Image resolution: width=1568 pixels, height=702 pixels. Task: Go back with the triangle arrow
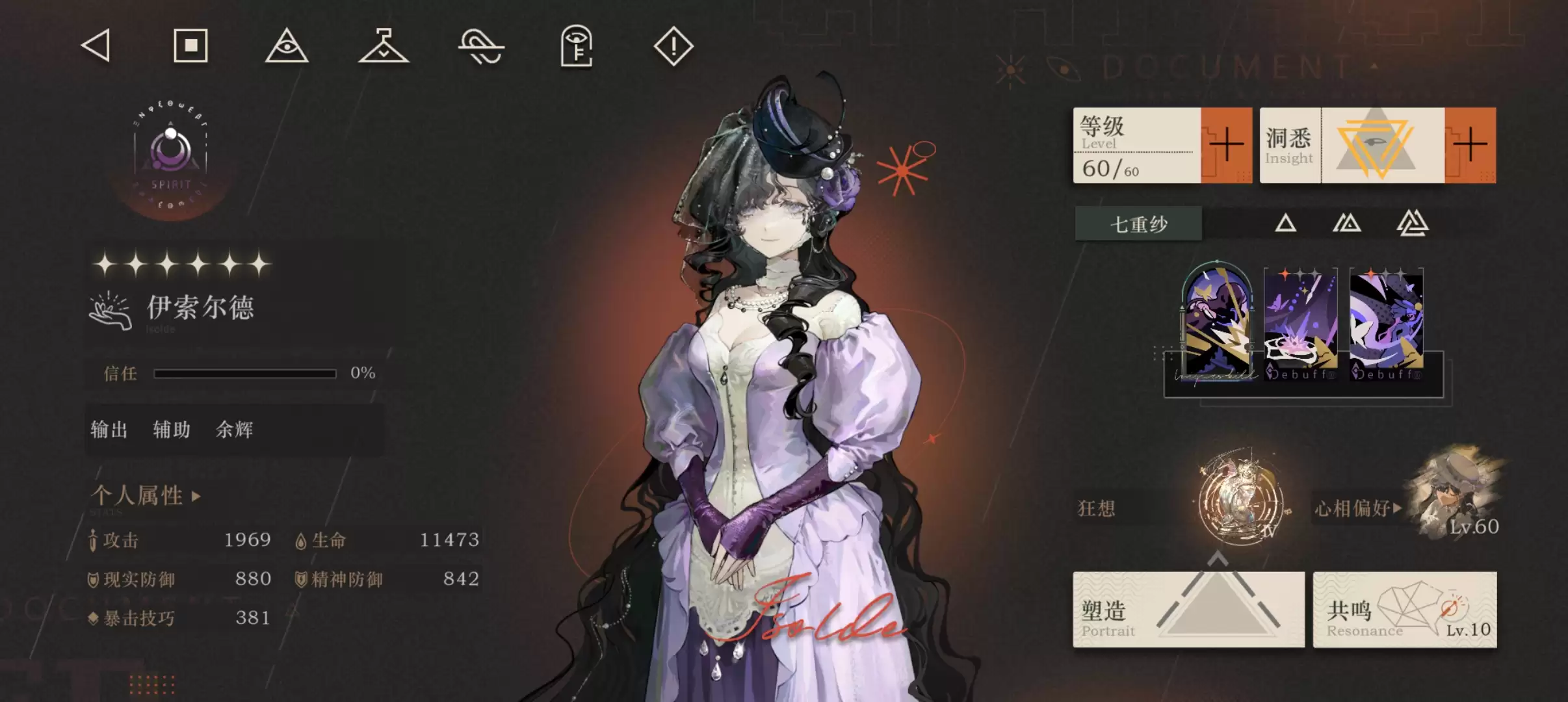point(96,46)
